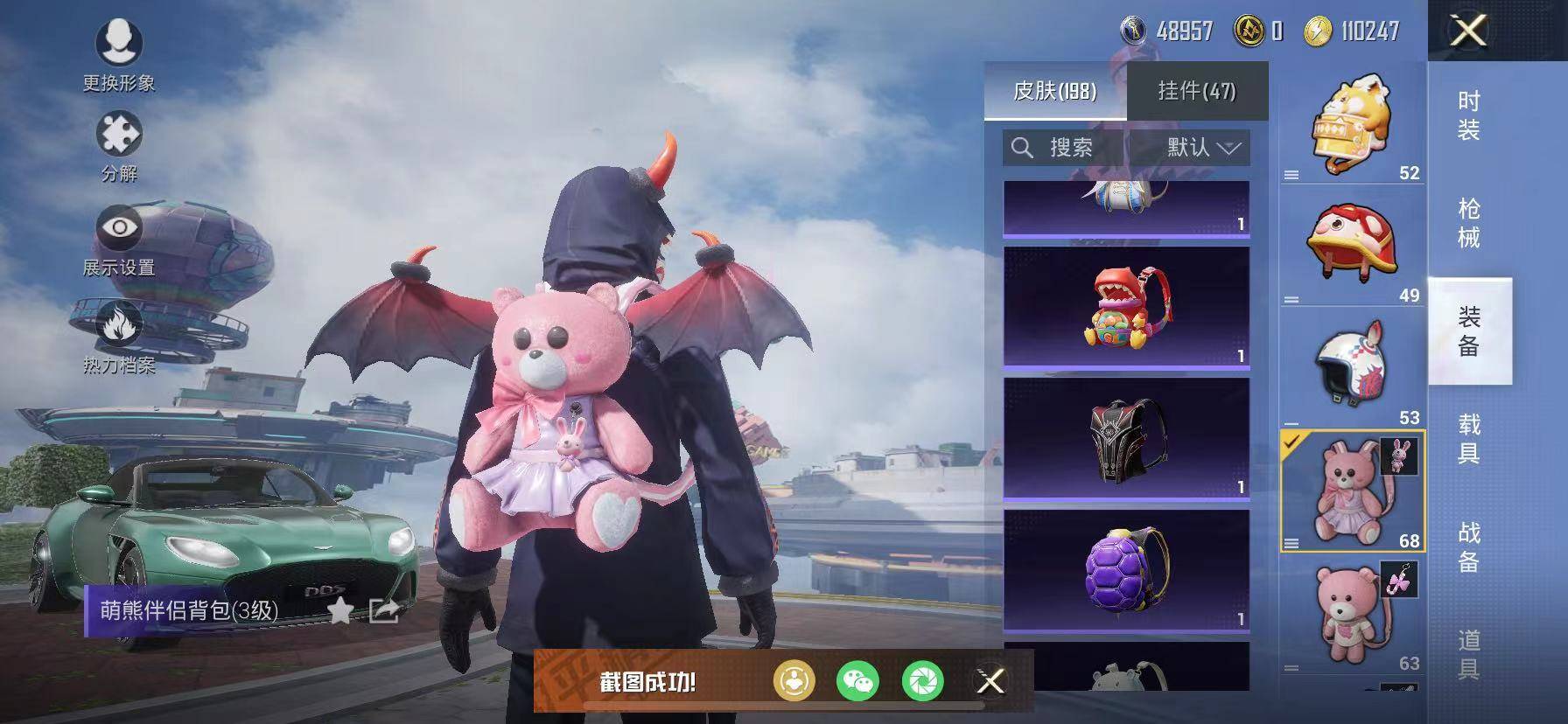Choose the purple turtle shell backpack
The width and height of the screenshot is (1568, 724).
coord(1126,570)
